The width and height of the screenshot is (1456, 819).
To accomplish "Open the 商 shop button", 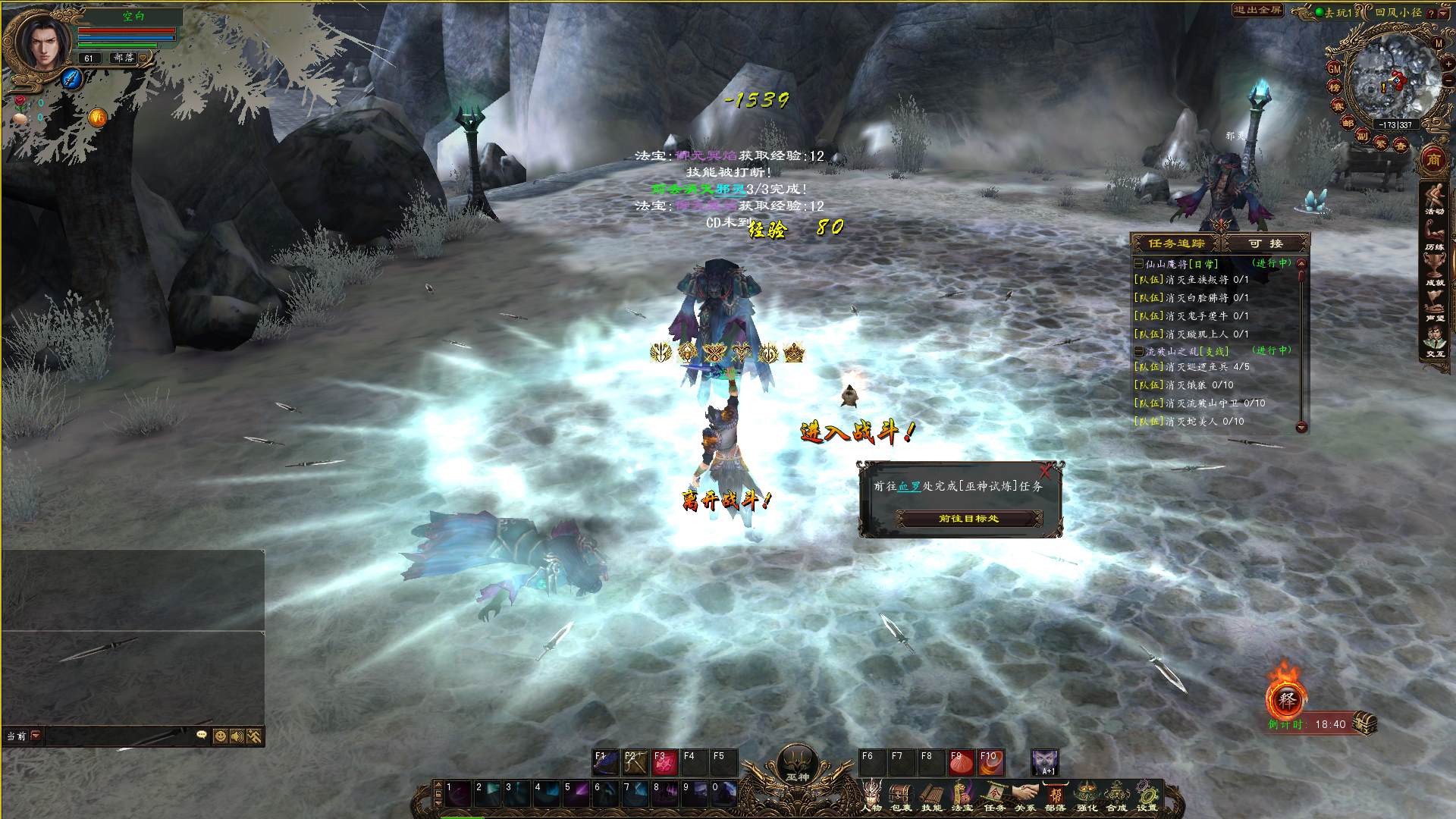I will [1433, 159].
